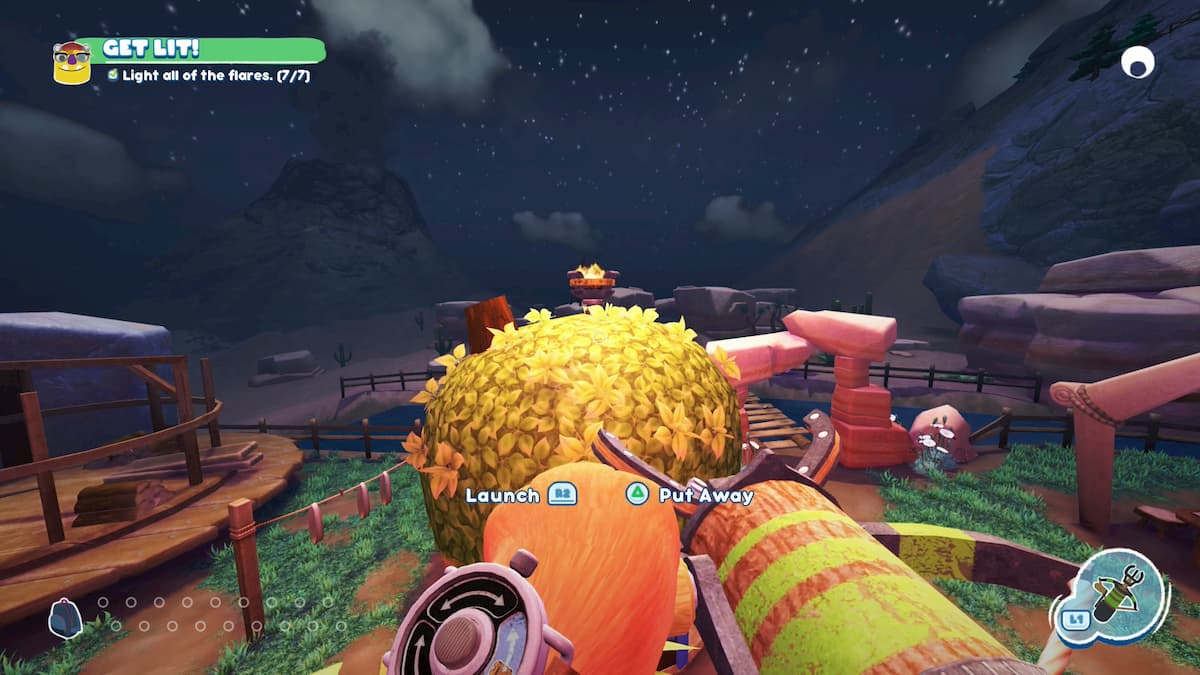Open the backpack inventory icon

(x=65, y=618)
